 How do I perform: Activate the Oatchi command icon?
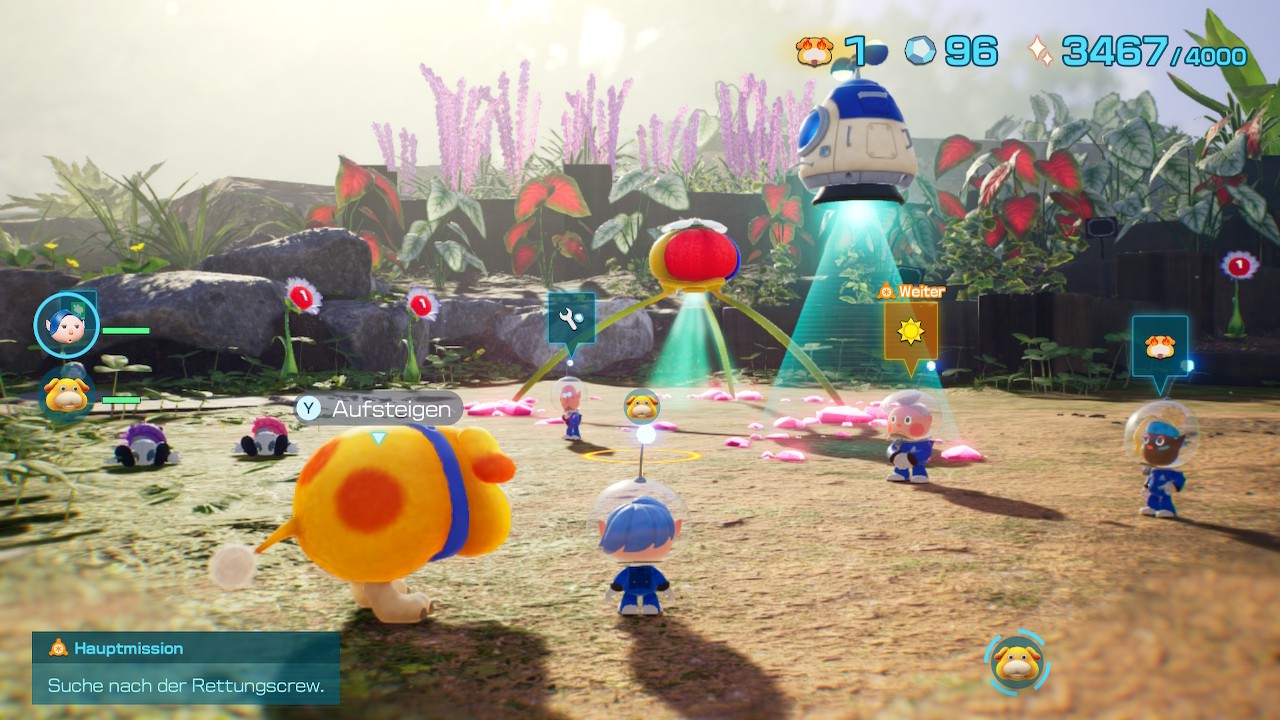pos(1017,661)
